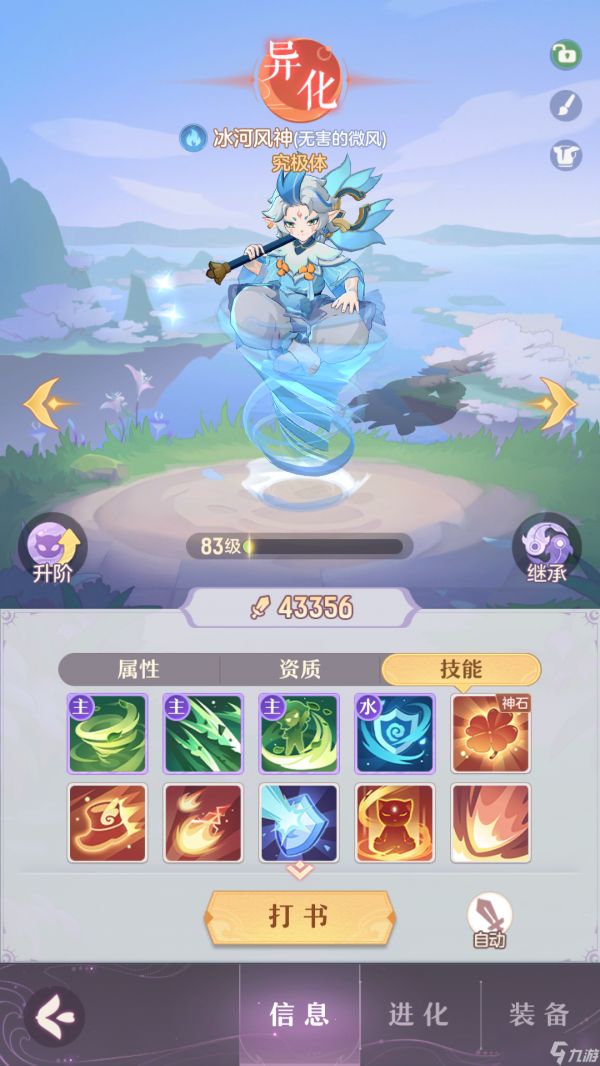Image resolution: width=600 pixels, height=1066 pixels.
Task: Switch to the 装备 bottom tab
Action: [x=539, y=1014]
